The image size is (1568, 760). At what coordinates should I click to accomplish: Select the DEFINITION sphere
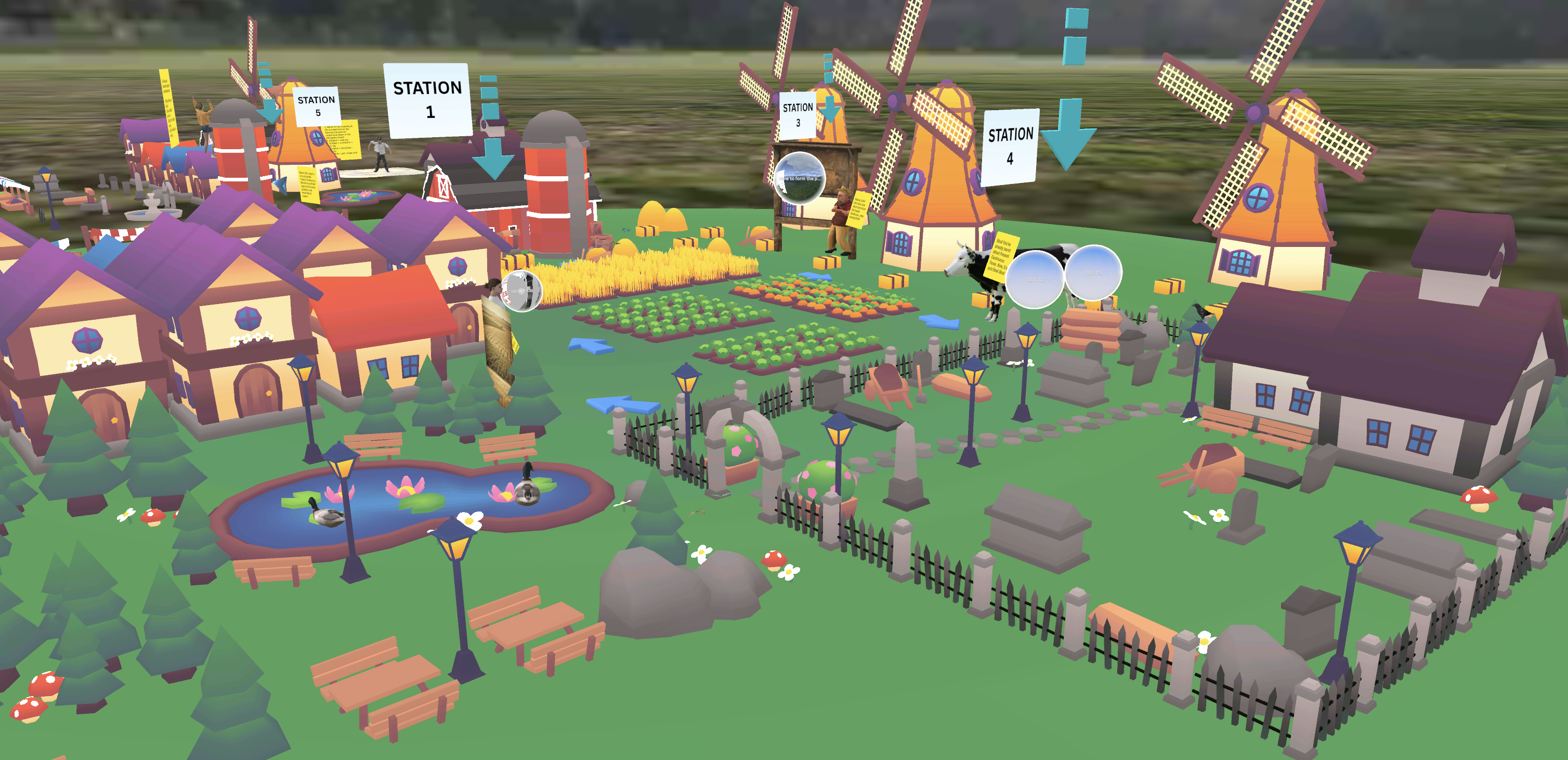521,291
